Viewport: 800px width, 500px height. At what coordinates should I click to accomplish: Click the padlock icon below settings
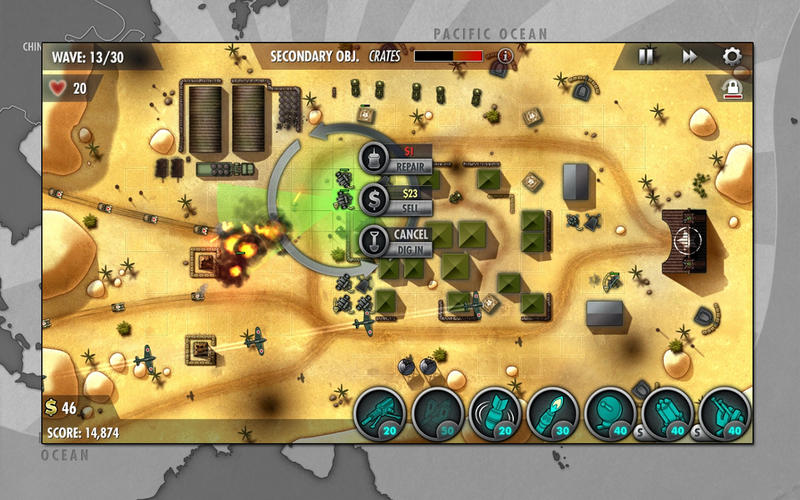[x=732, y=89]
